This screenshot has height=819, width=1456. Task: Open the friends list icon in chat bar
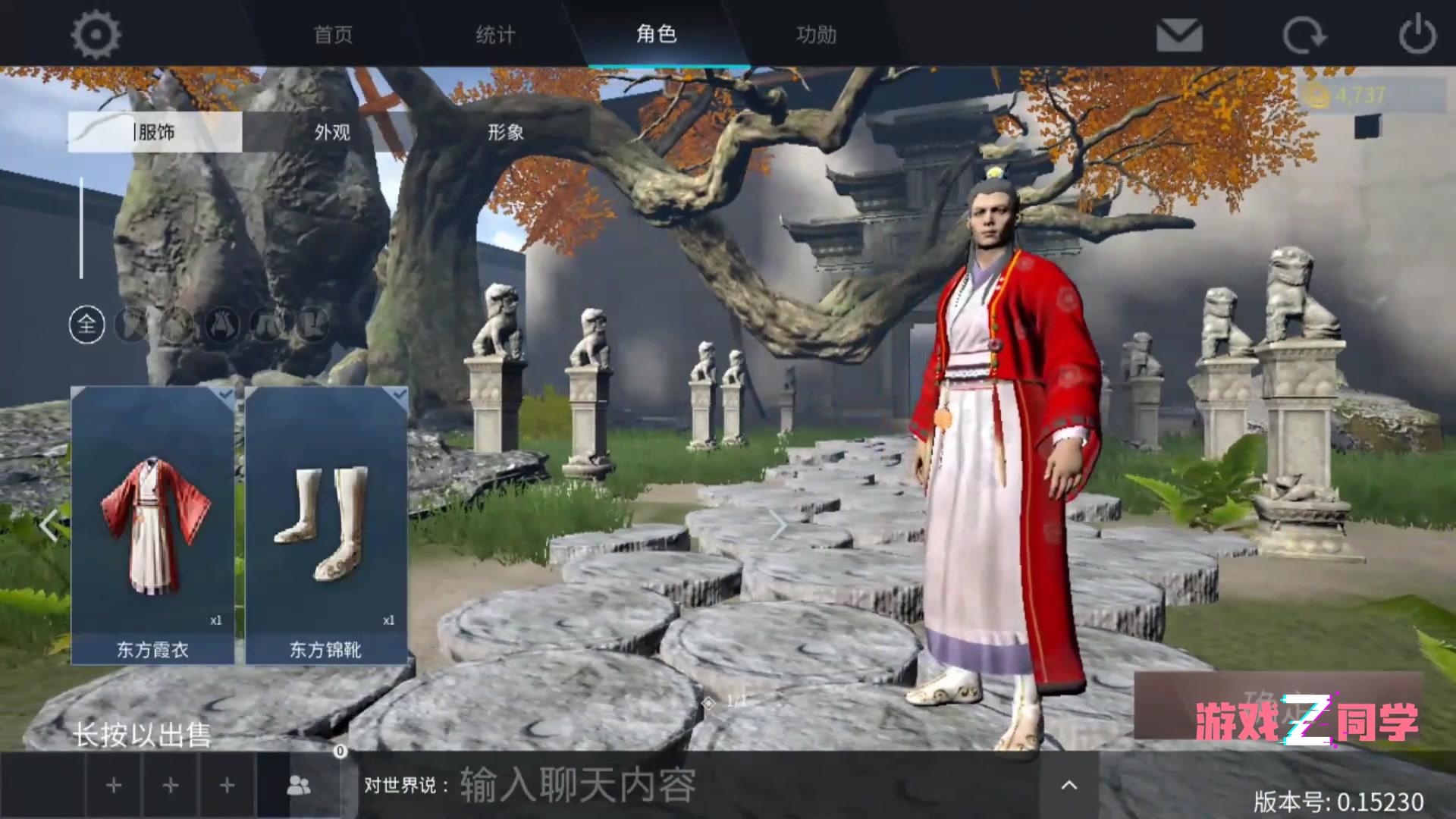298,786
